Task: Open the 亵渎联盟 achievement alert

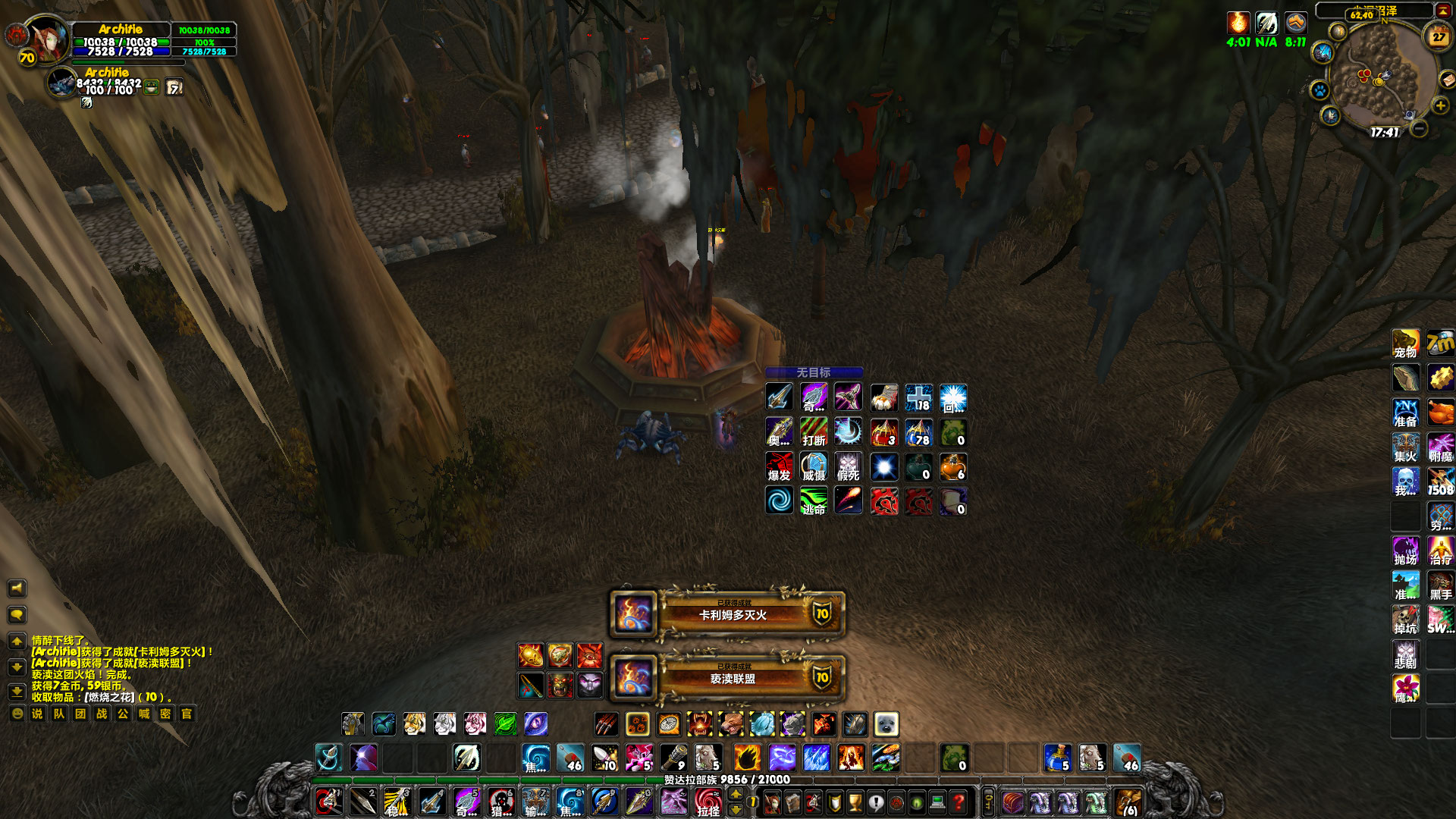Action: 728,677
